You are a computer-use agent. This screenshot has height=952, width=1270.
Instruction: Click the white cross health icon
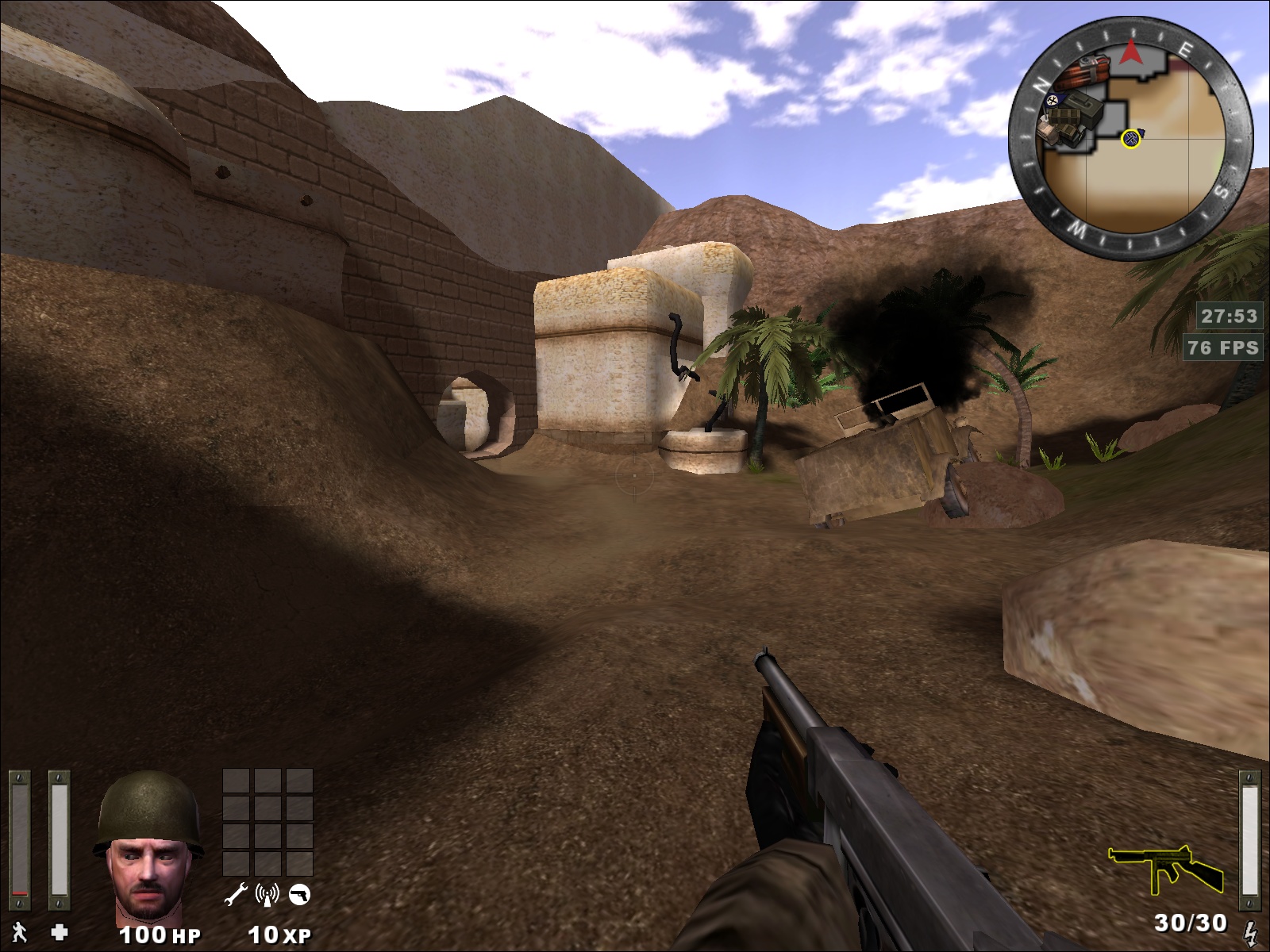pos(60,932)
